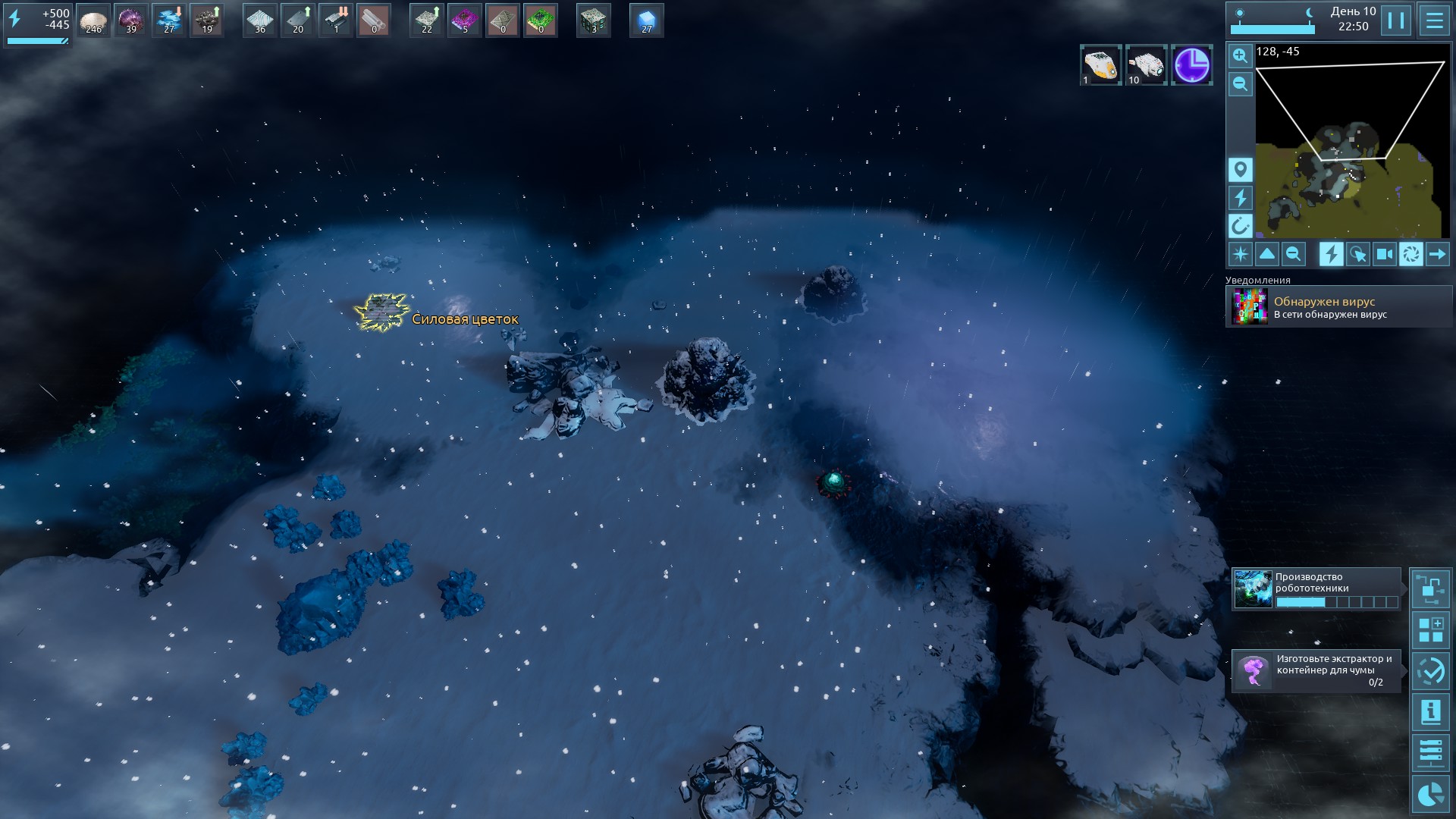The image size is (1456, 819).
Task: Open the pie chart statistics button
Action: (x=1430, y=794)
